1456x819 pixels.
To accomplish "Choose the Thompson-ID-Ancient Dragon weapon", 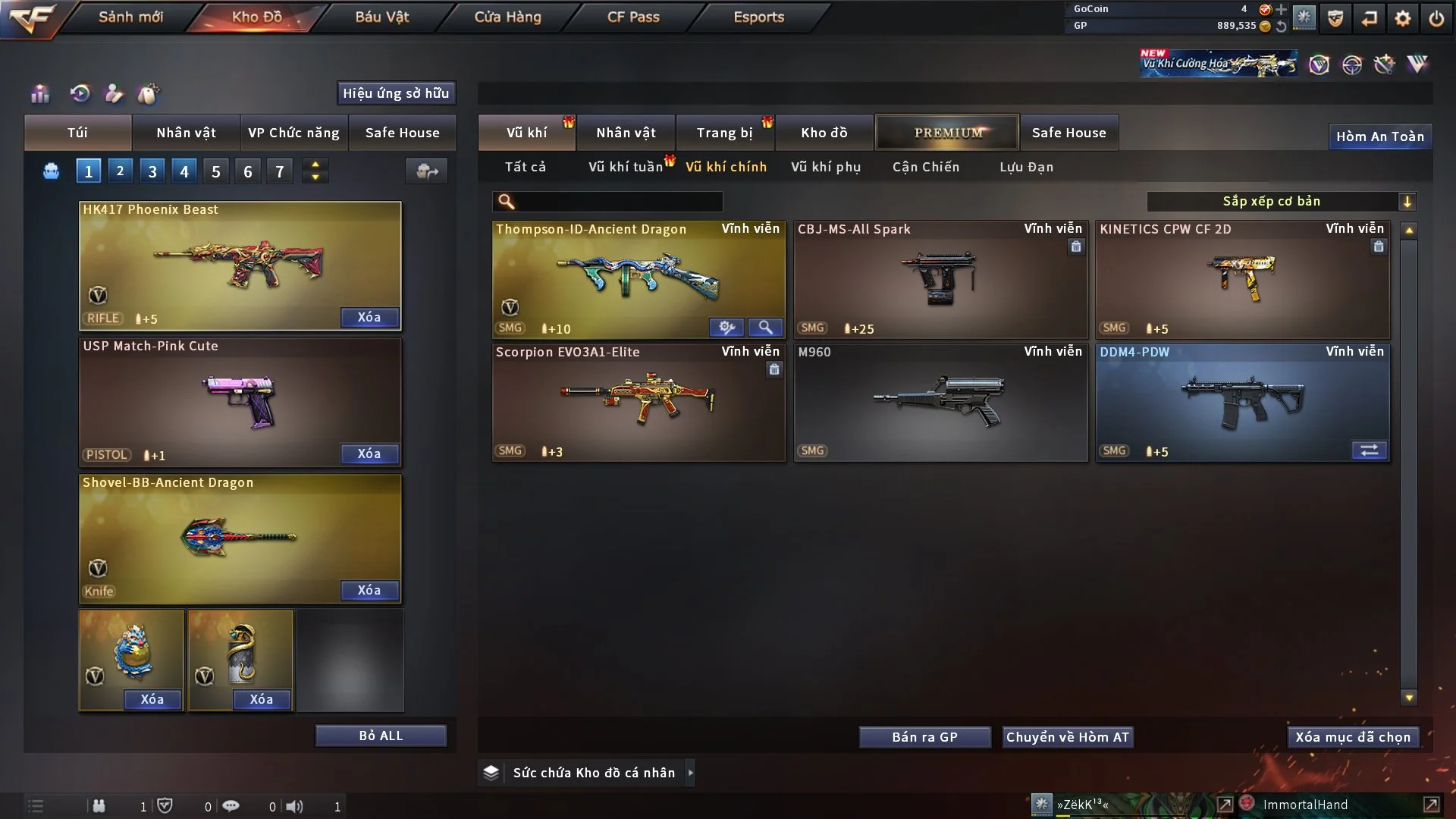I will (x=638, y=279).
